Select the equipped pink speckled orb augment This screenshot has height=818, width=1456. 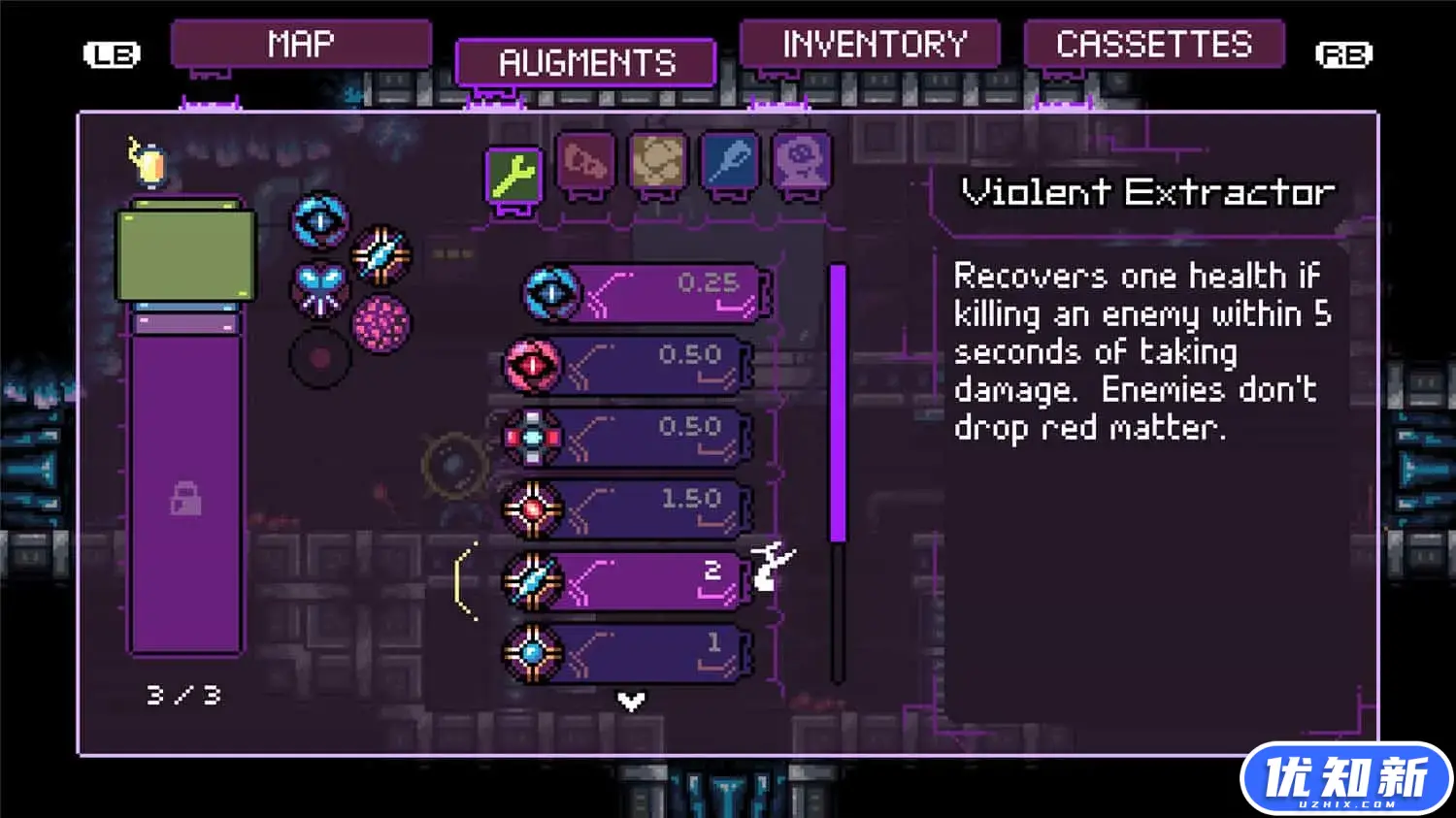pos(381,323)
